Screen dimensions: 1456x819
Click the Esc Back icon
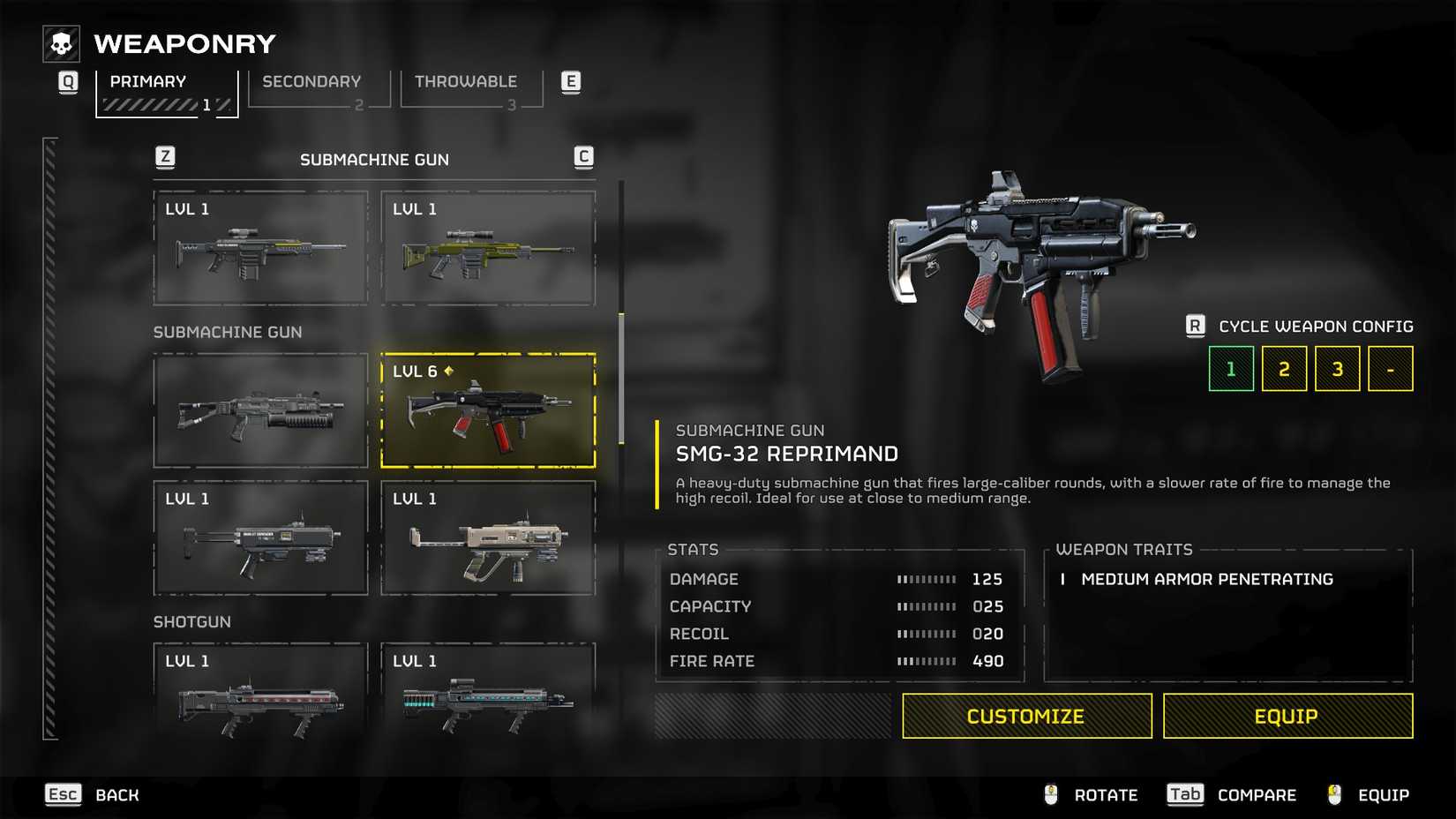tap(62, 794)
